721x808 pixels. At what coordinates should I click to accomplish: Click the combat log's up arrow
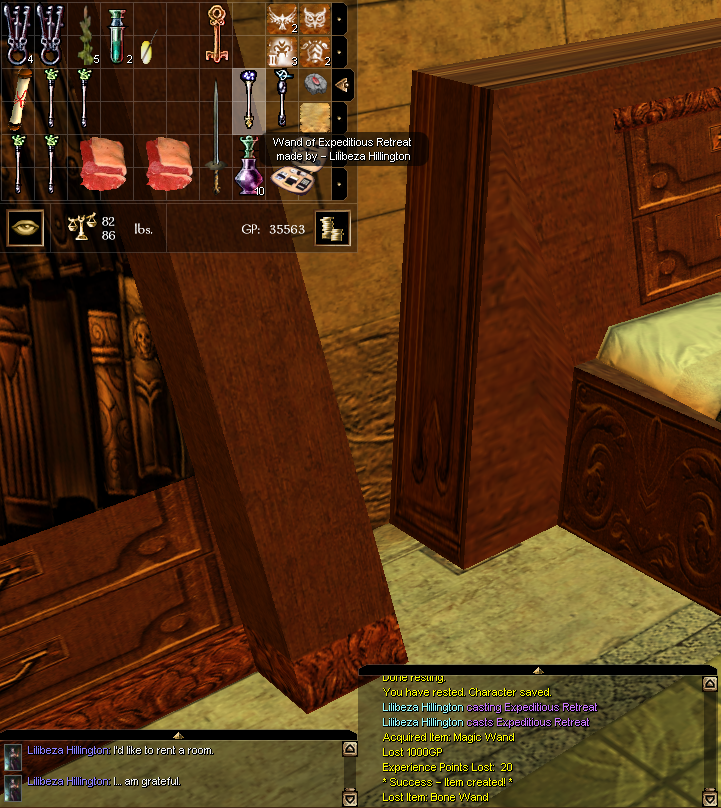[x=709, y=685]
